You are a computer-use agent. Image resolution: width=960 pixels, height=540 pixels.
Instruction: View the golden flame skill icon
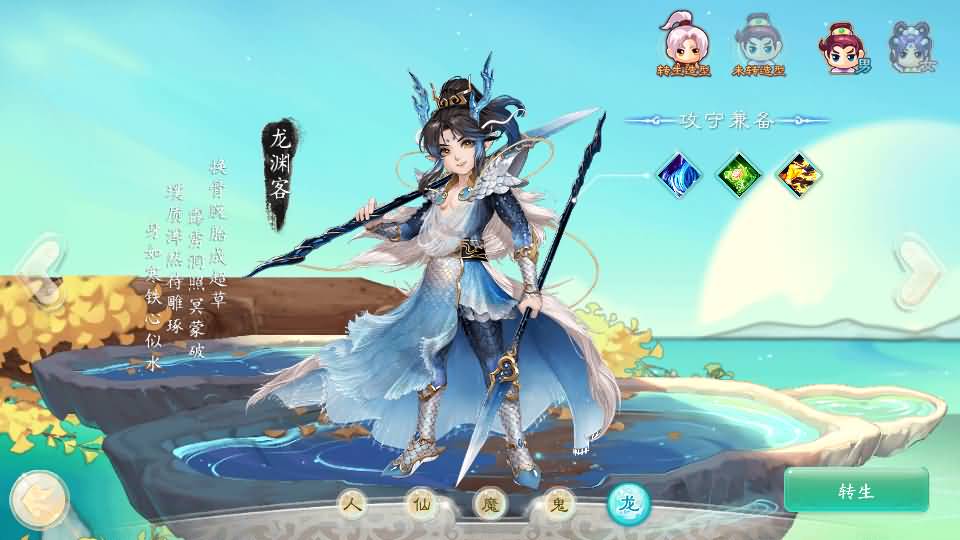point(800,174)
